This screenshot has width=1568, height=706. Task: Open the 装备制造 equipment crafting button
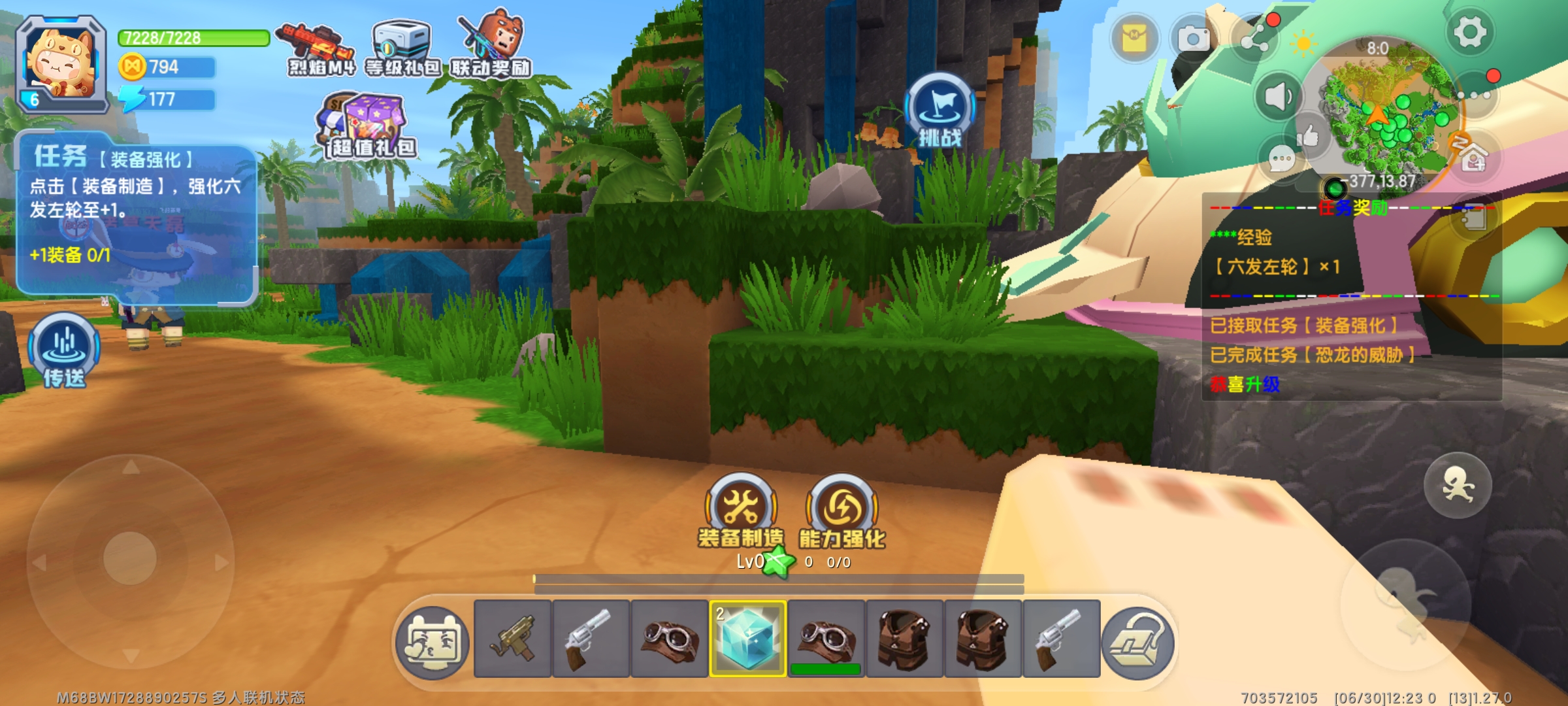click(741, 509)
